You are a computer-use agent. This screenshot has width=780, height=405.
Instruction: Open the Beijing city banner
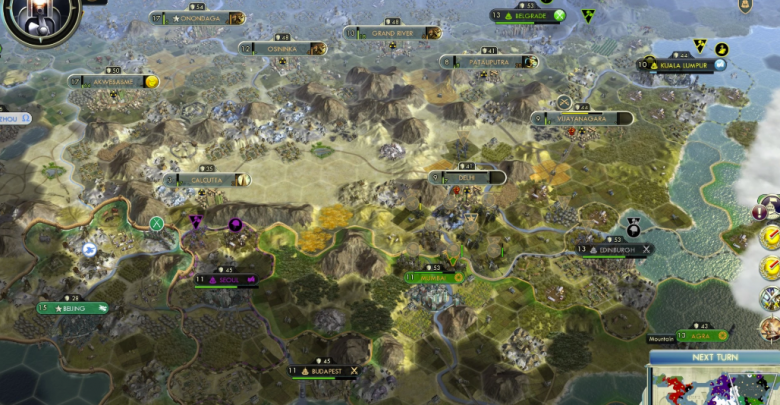73,308
